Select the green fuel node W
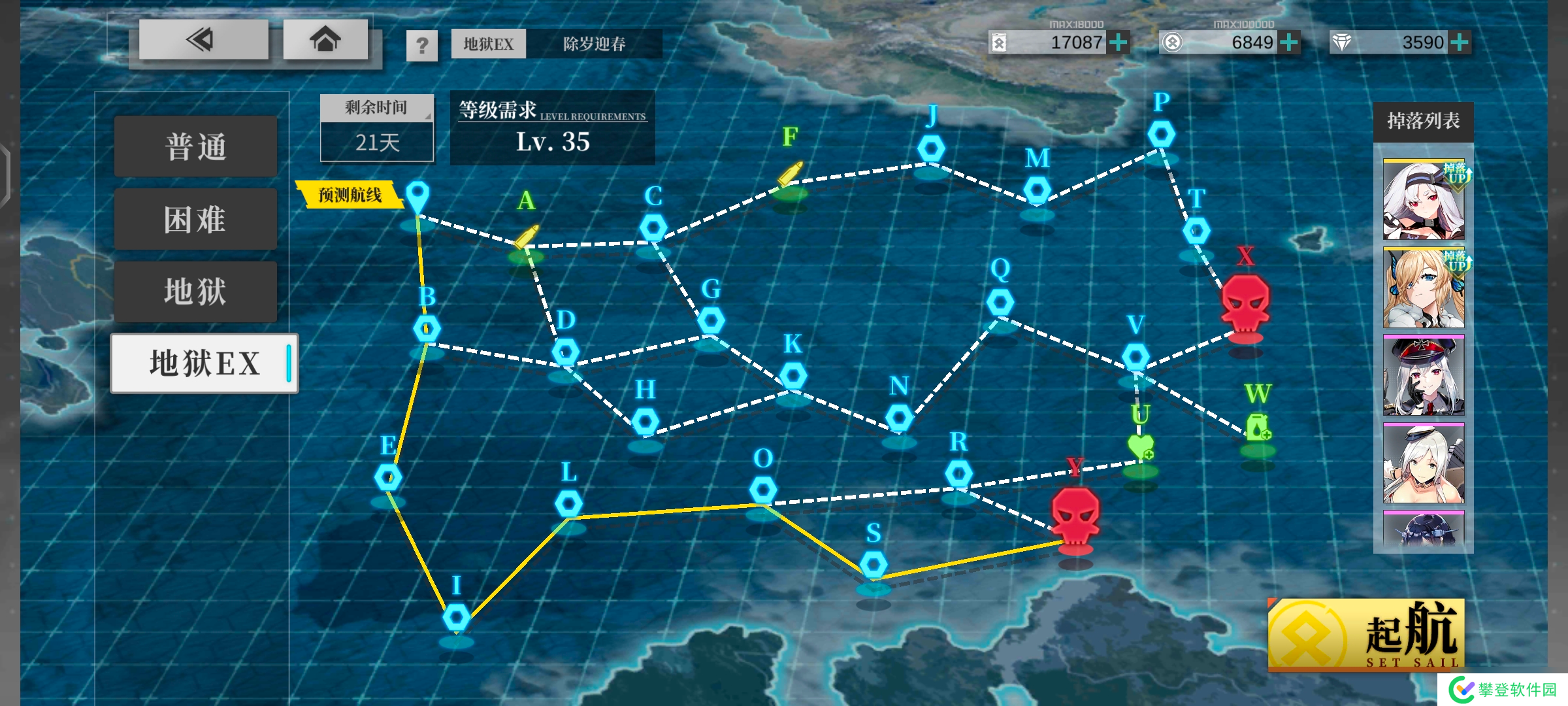This screenshot has height=706, width=1568. point(1258,427)
